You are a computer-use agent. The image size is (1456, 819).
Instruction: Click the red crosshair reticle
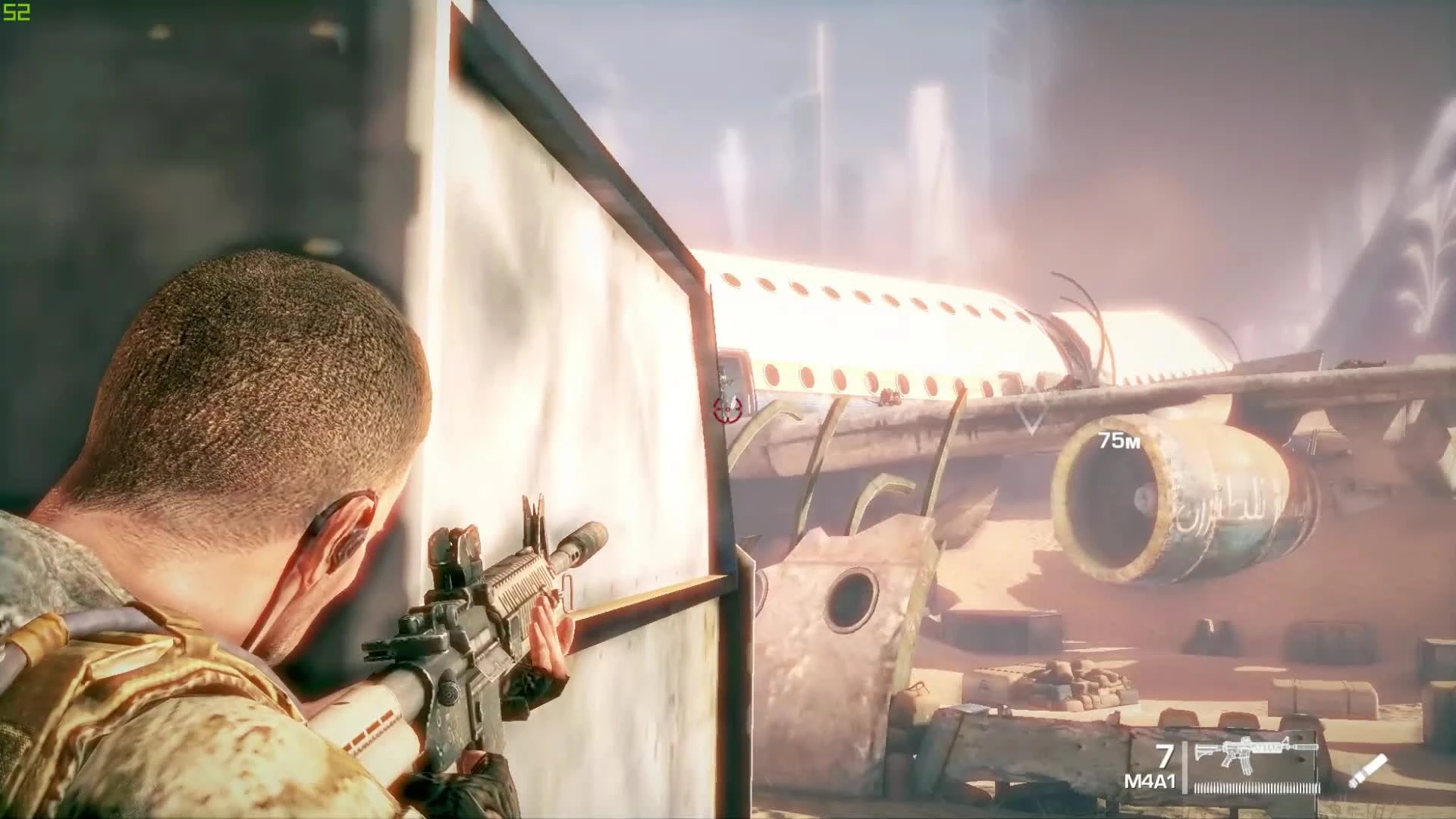(727, 409)
